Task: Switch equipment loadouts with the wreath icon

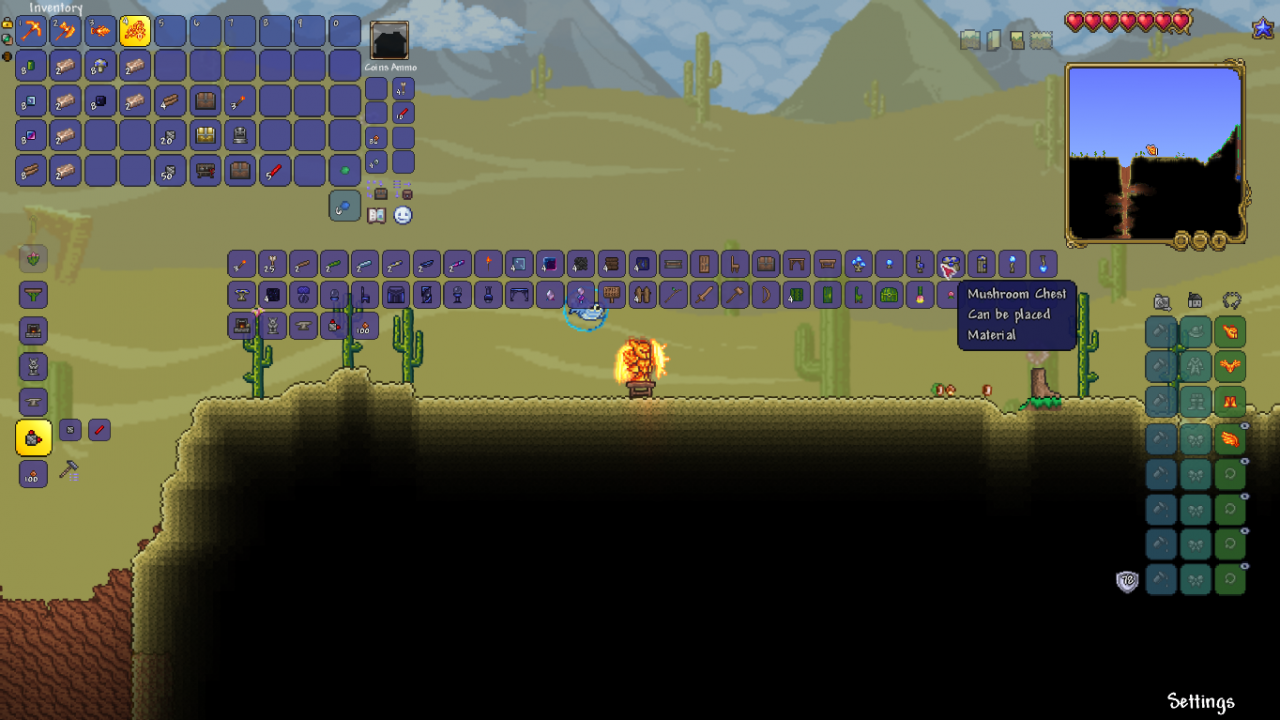Action: click(x=1231, y=300)
